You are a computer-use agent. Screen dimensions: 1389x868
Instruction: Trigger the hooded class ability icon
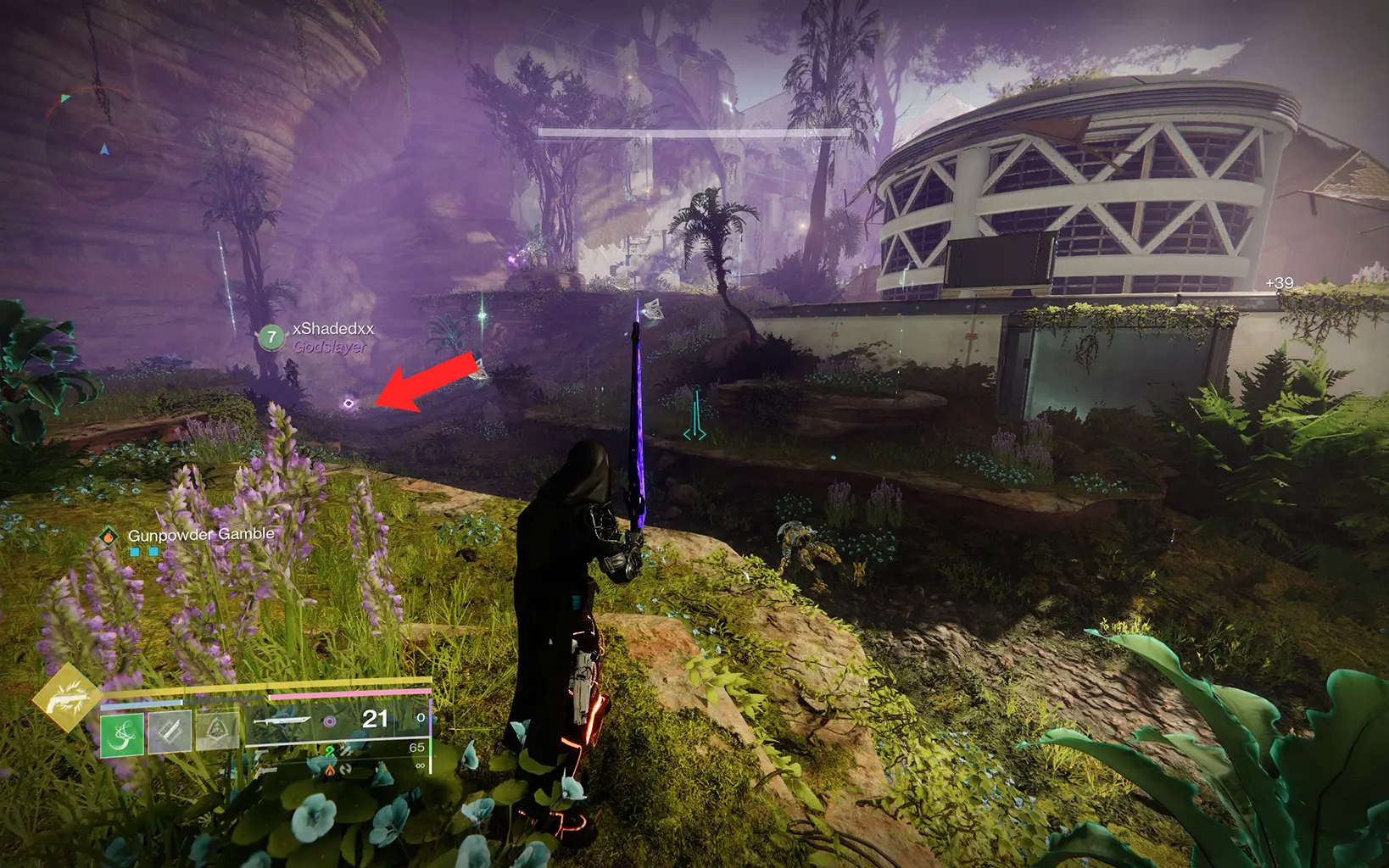click(x=216, y=731)
